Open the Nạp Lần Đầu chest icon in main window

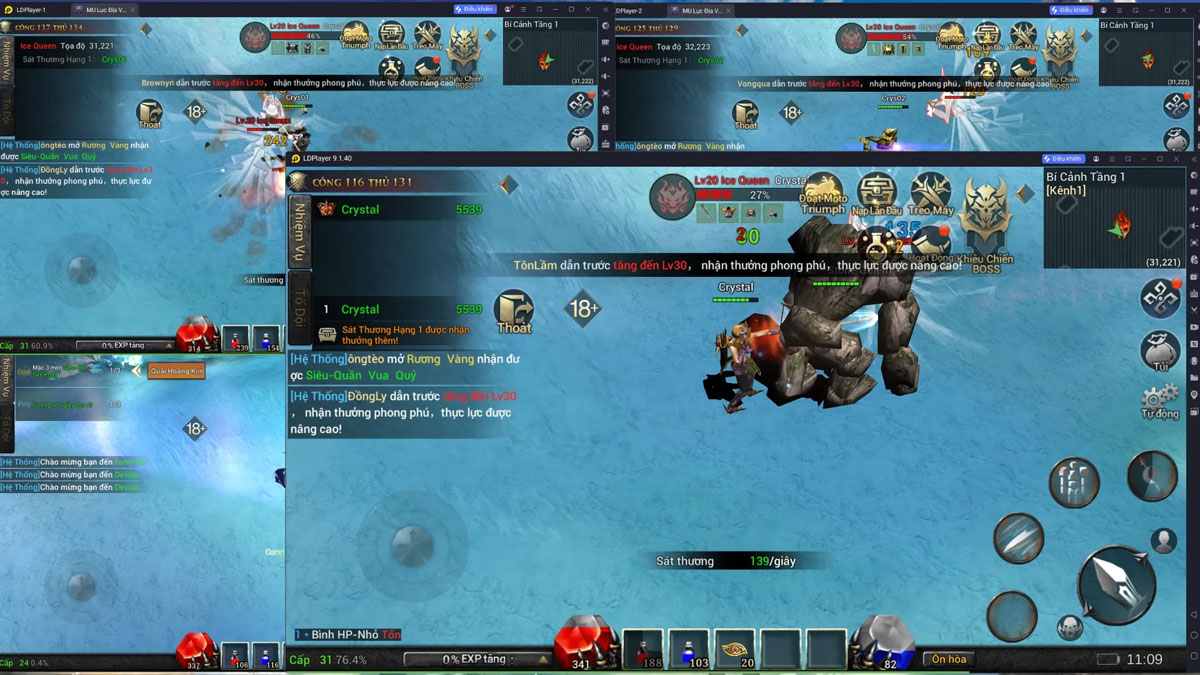[877, 194]
